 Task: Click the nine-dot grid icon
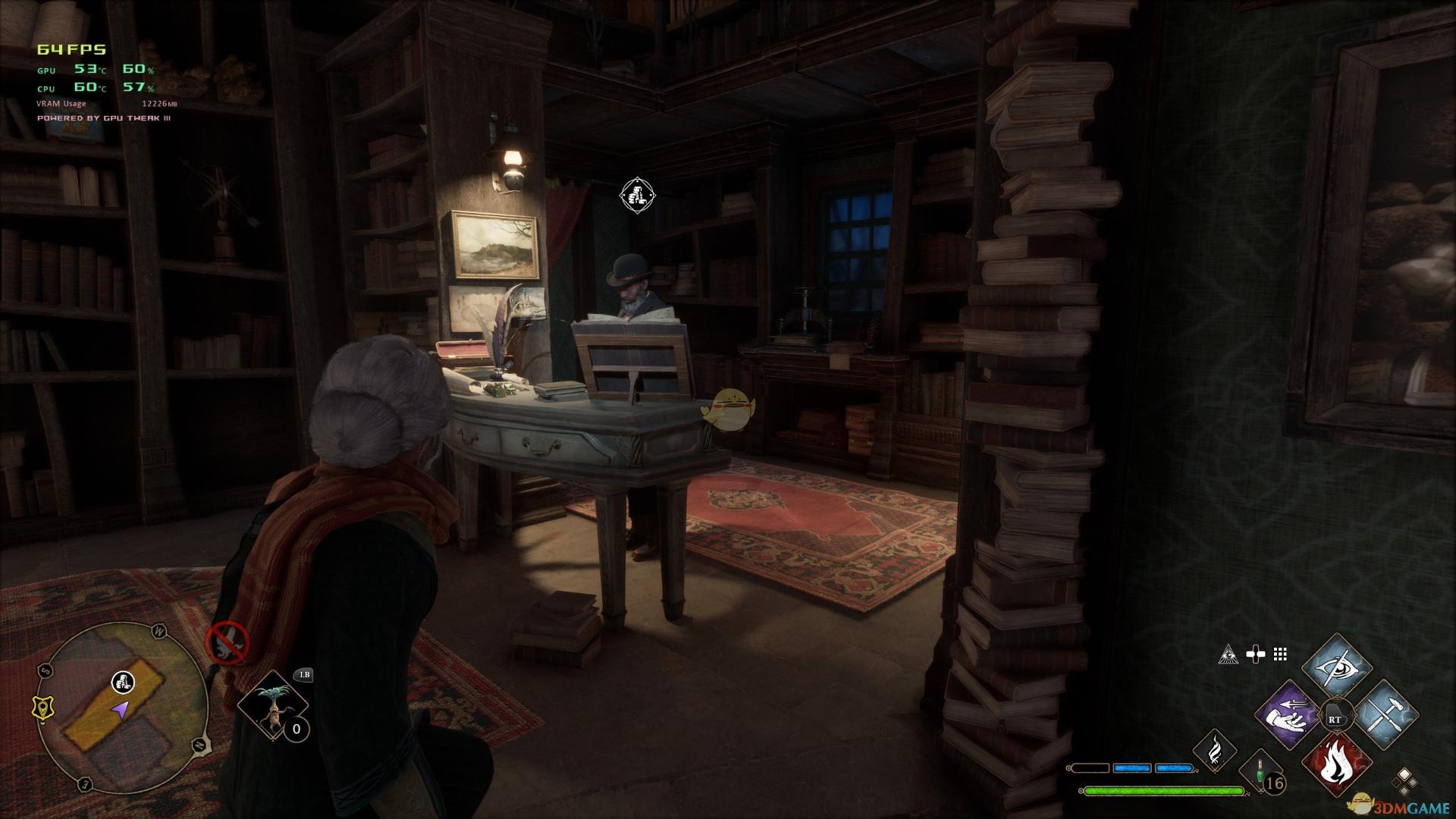(x=1281, y=654)
